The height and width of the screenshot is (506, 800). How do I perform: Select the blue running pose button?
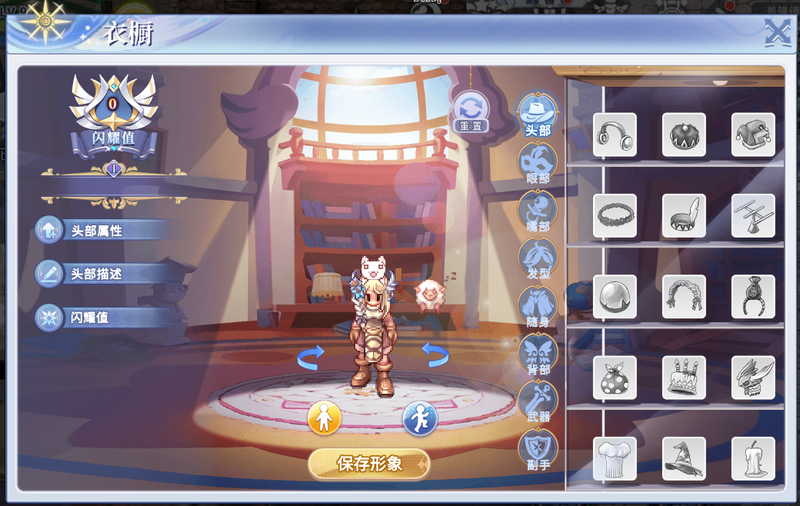420,418
